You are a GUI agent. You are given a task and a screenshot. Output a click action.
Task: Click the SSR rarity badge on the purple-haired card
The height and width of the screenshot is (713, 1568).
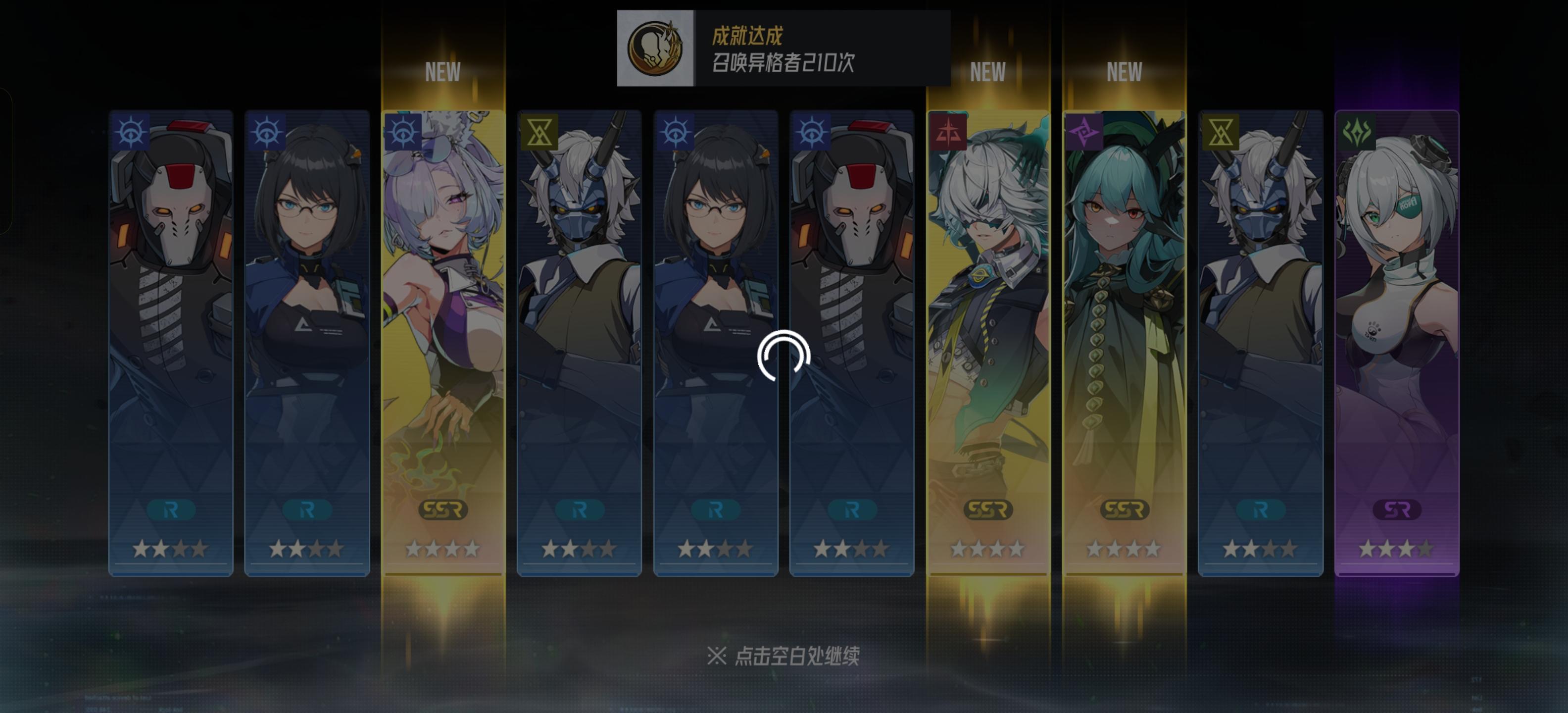tap(442, 511)
